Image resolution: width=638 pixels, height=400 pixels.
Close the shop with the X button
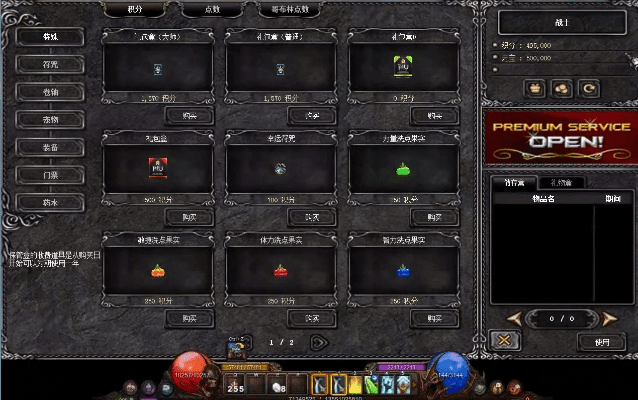(505, 341)
